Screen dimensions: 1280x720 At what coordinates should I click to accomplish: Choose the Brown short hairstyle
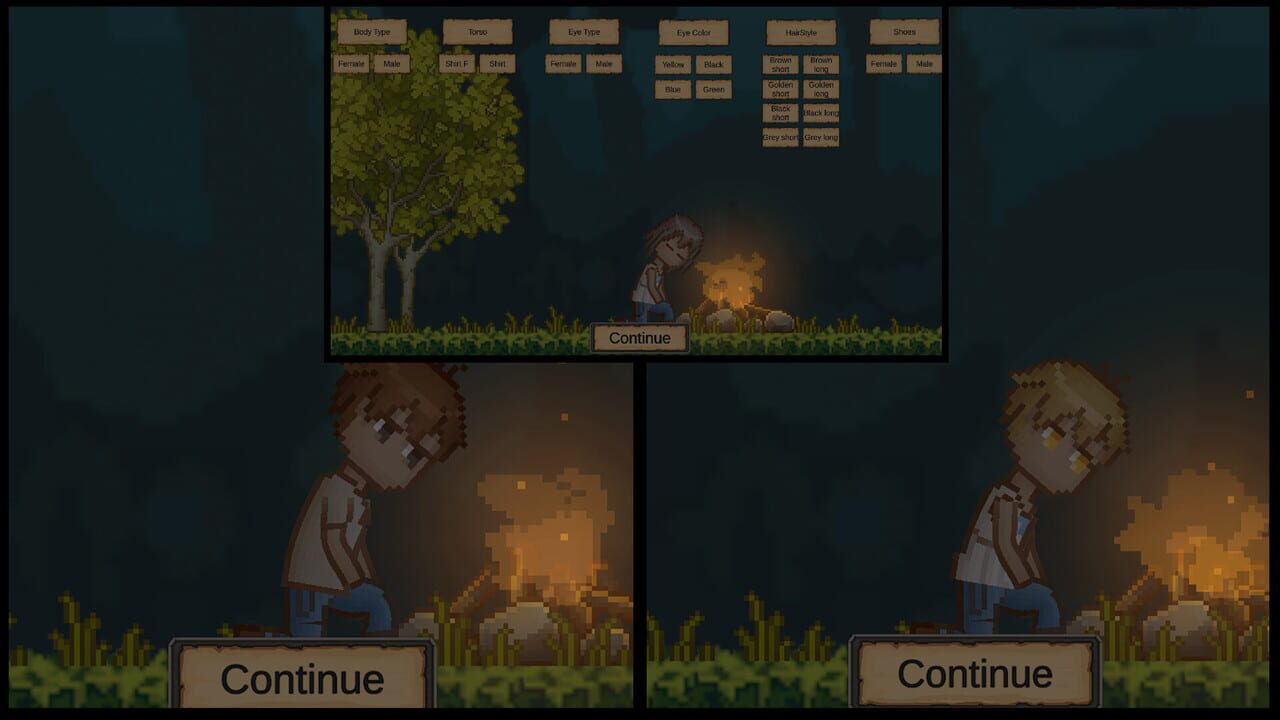tap(780, 64)
